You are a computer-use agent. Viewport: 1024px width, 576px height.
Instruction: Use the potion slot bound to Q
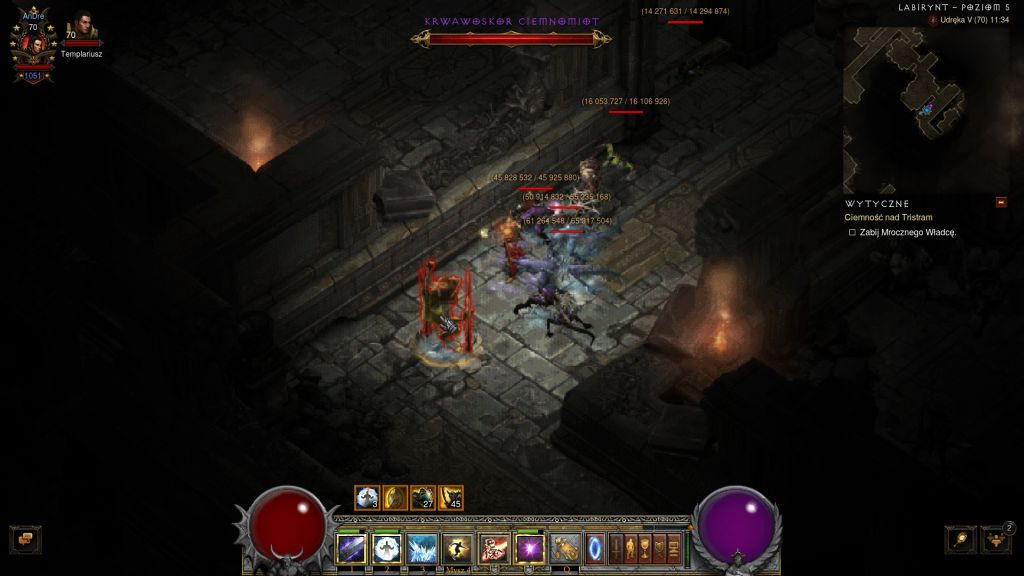click(566, 548)
